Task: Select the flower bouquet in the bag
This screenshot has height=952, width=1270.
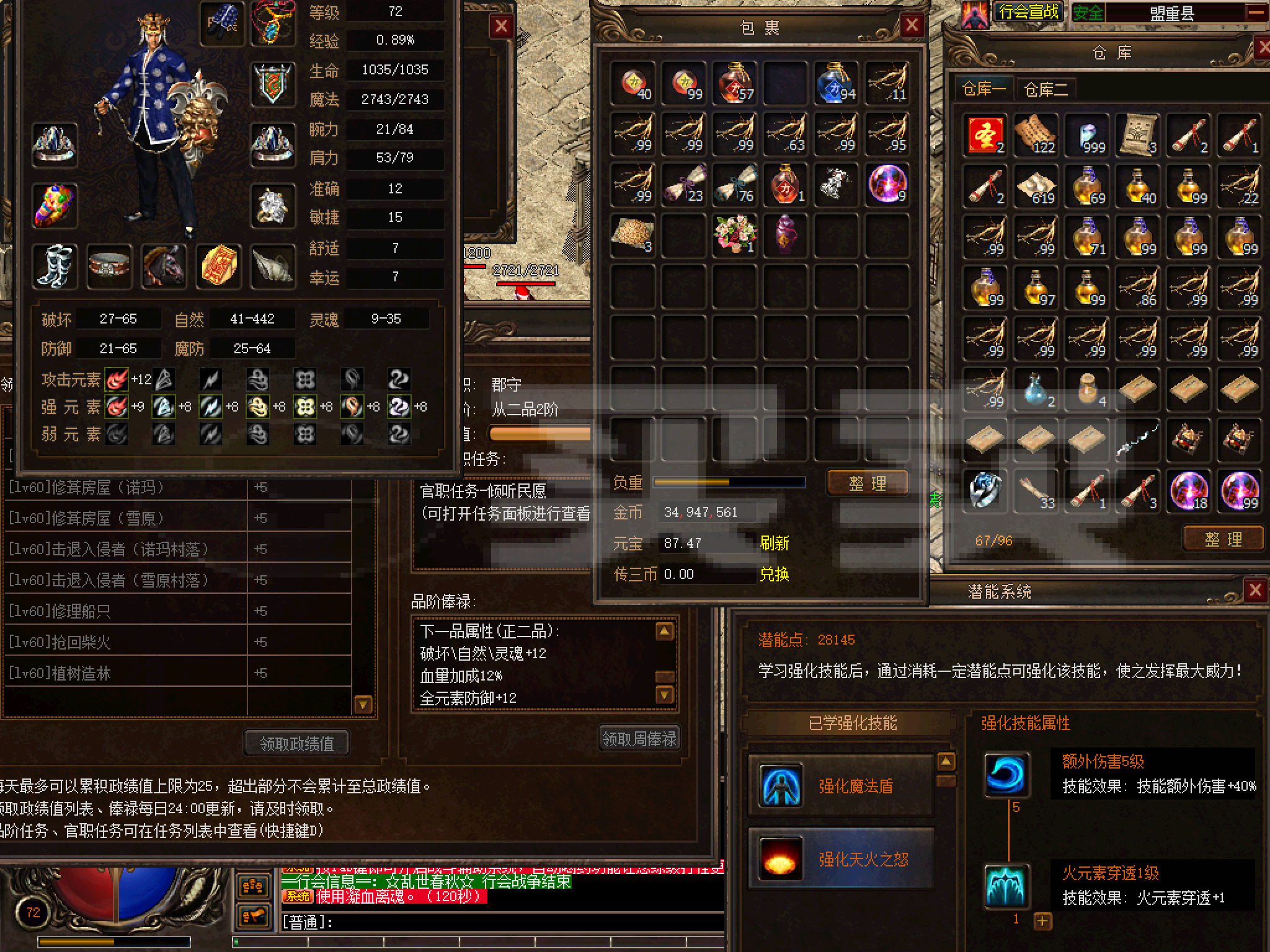Action: click(x=735, y=234)
